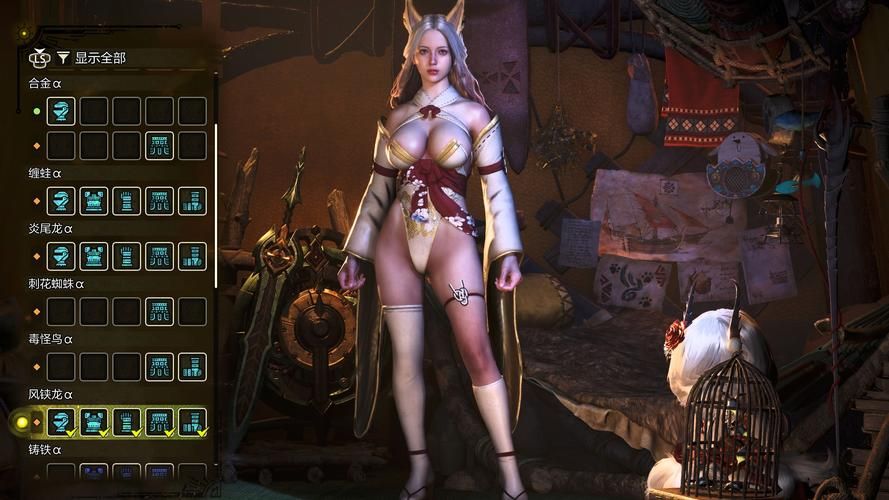Choose the 缠蛙α helmet icon
The width and height of the screenshot is (889, 500).
[x=61, y=201]
